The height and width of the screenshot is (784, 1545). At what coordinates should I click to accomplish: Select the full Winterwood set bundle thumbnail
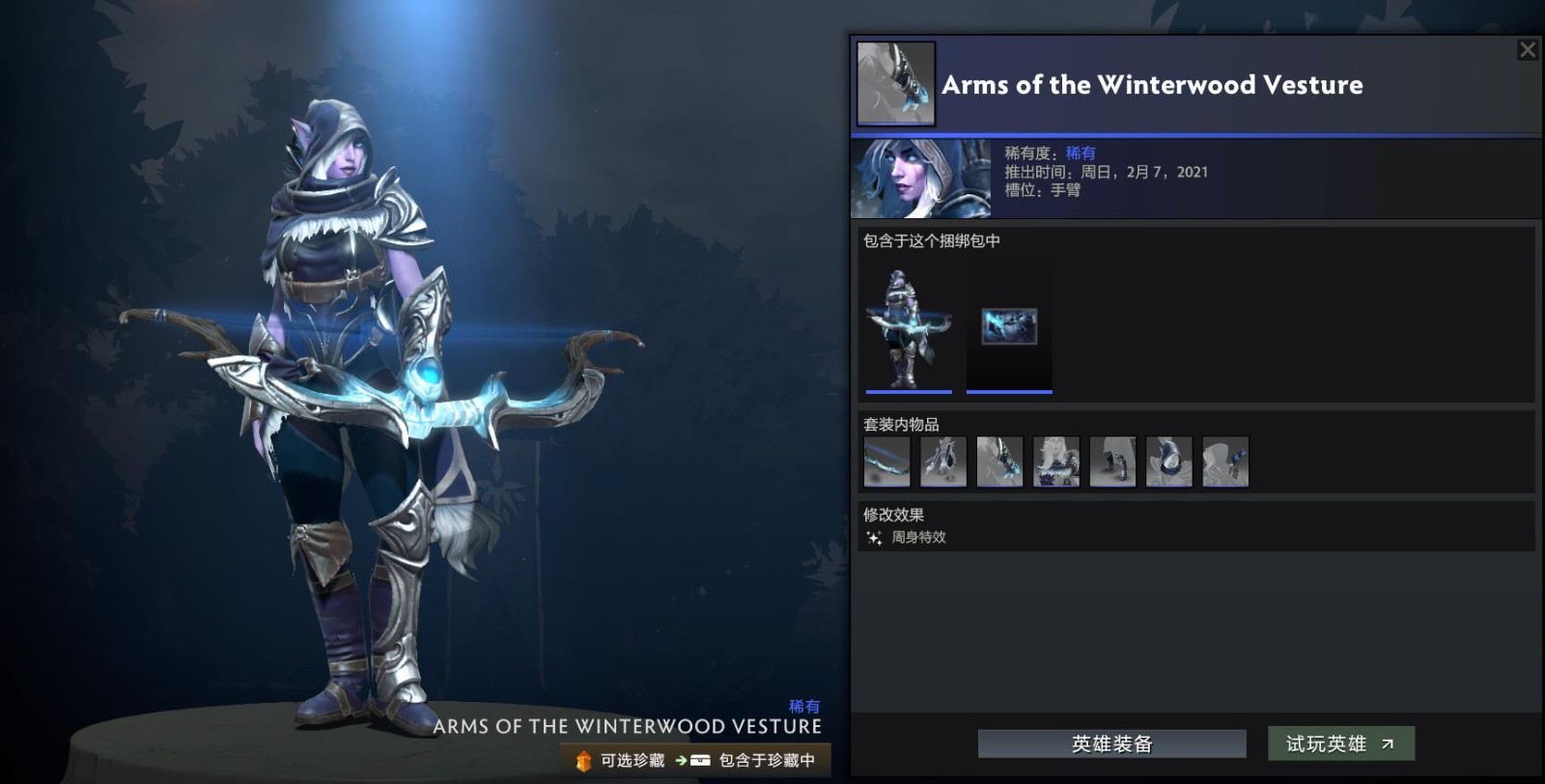click(909, 328)
